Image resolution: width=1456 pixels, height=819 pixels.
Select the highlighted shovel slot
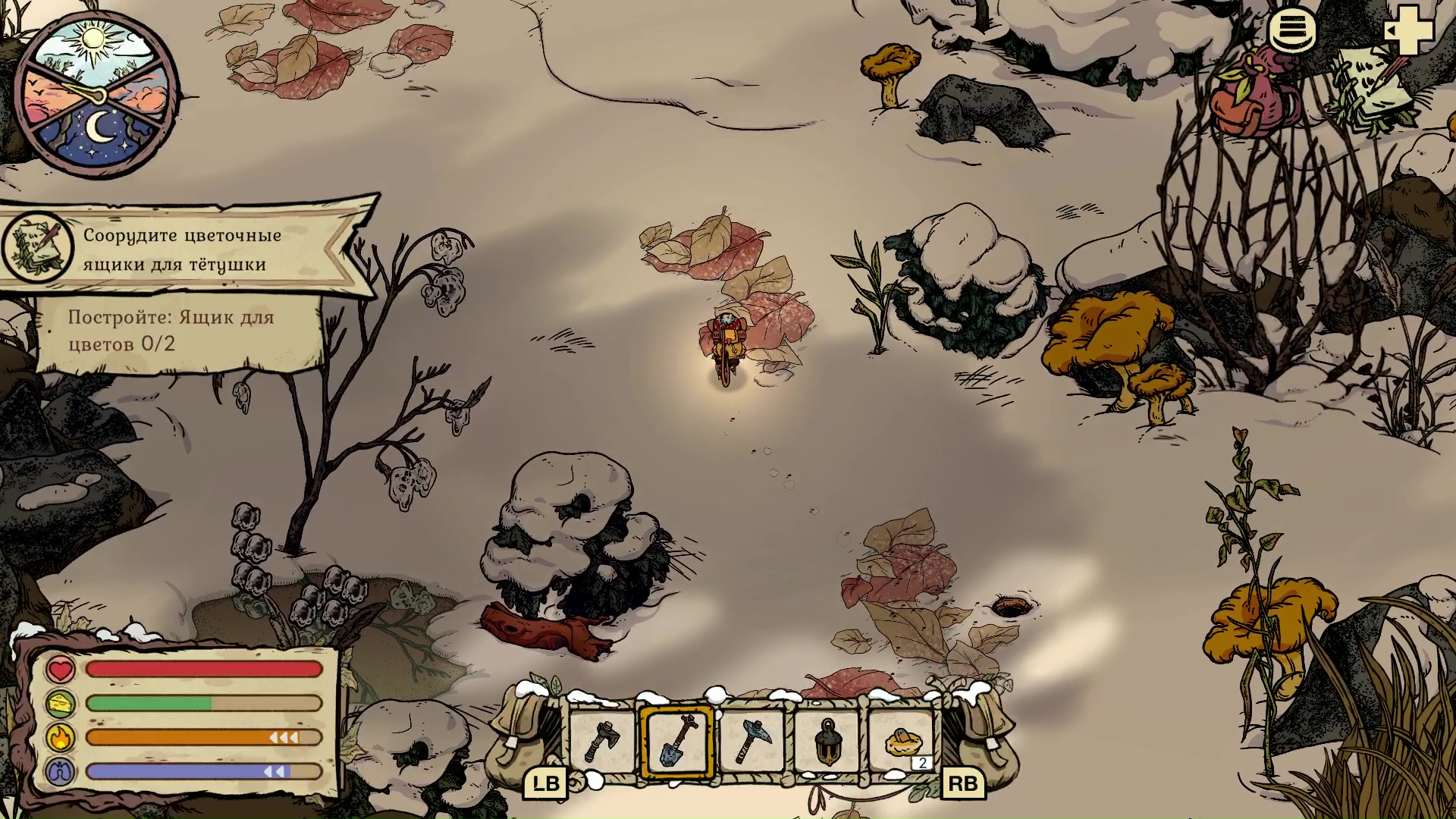pos(676,742)
